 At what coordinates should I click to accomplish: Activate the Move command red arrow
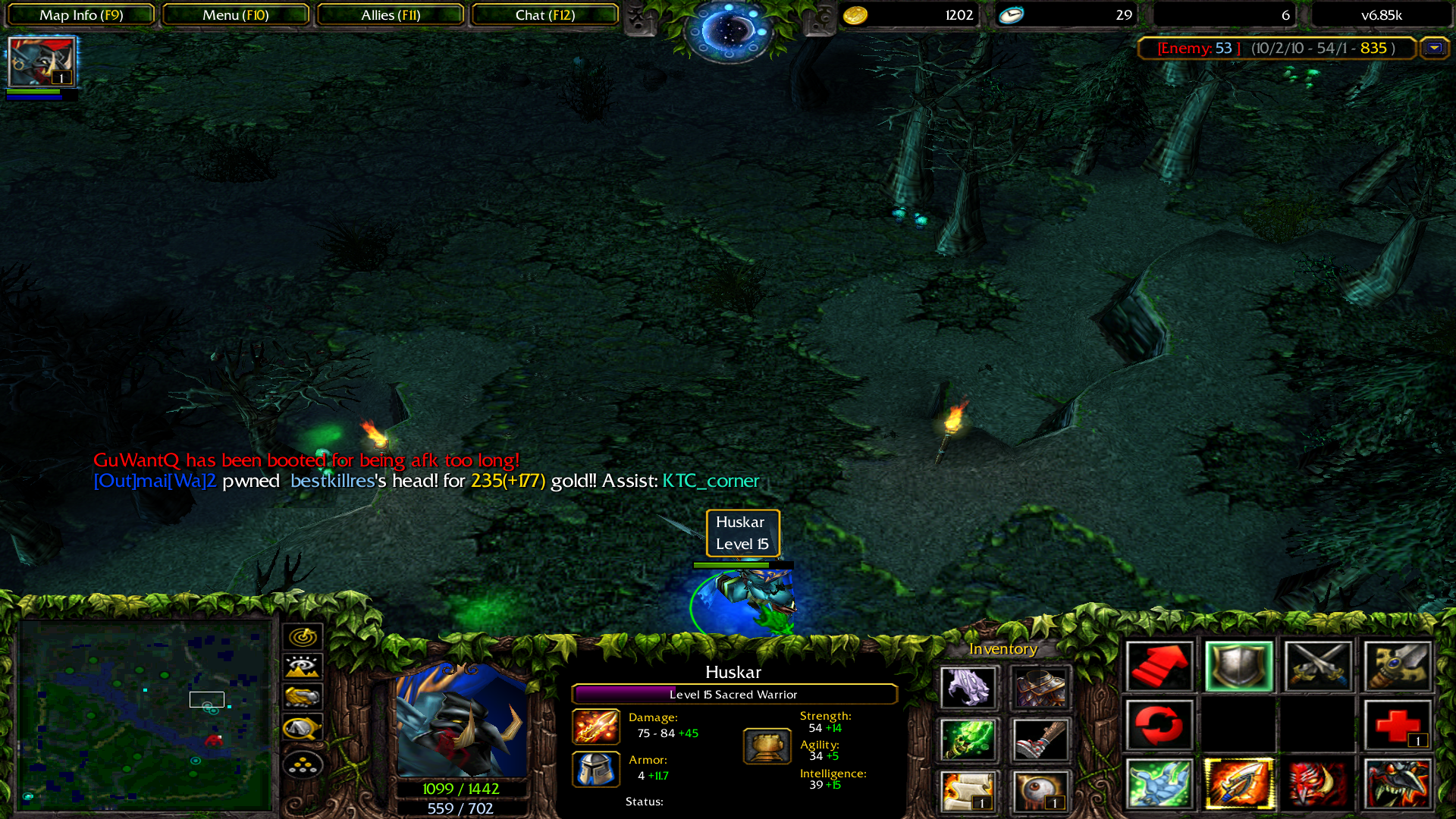[1159, 667]
